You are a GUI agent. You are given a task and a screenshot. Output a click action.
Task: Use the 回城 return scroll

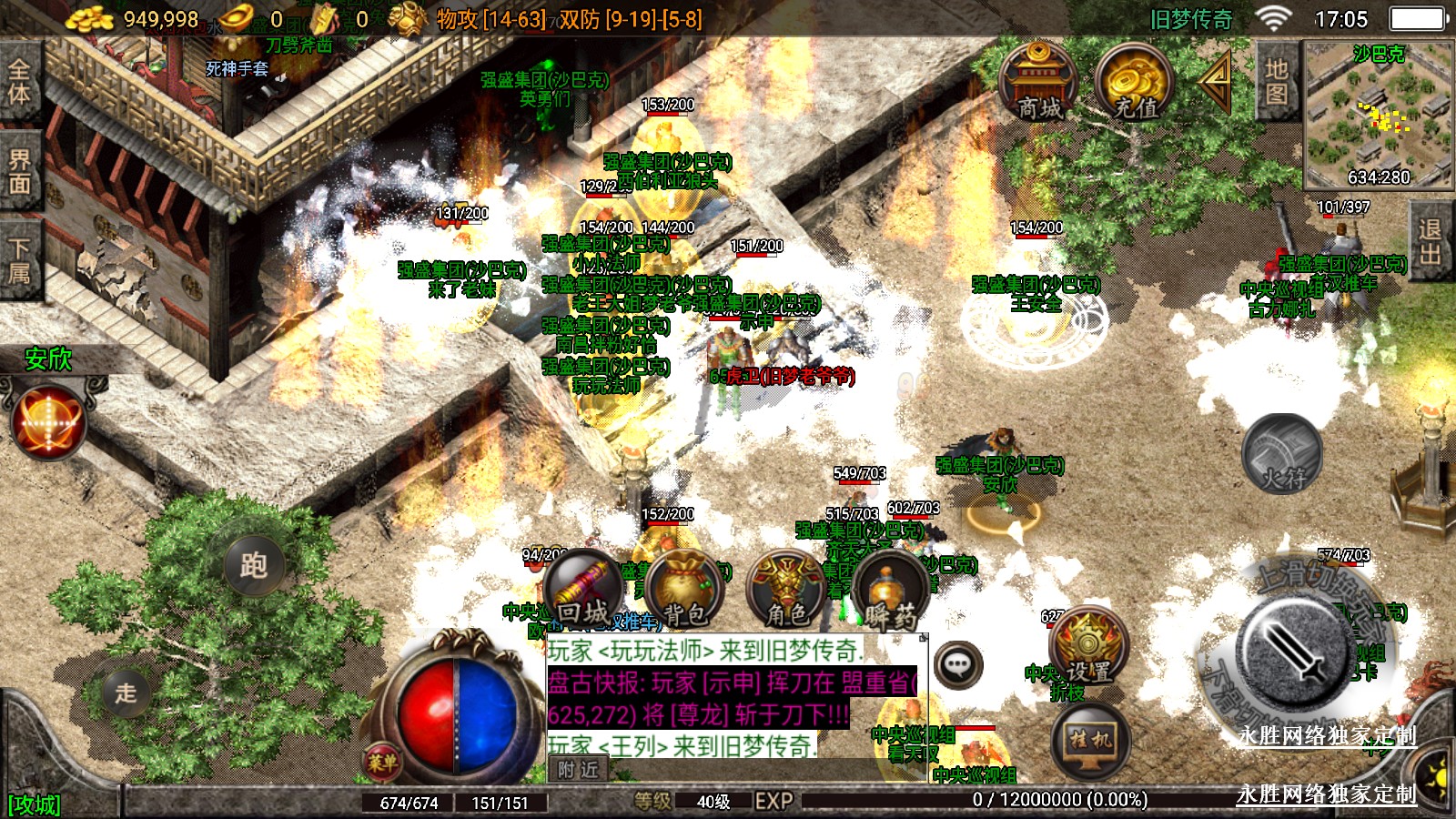coord(583,591)
